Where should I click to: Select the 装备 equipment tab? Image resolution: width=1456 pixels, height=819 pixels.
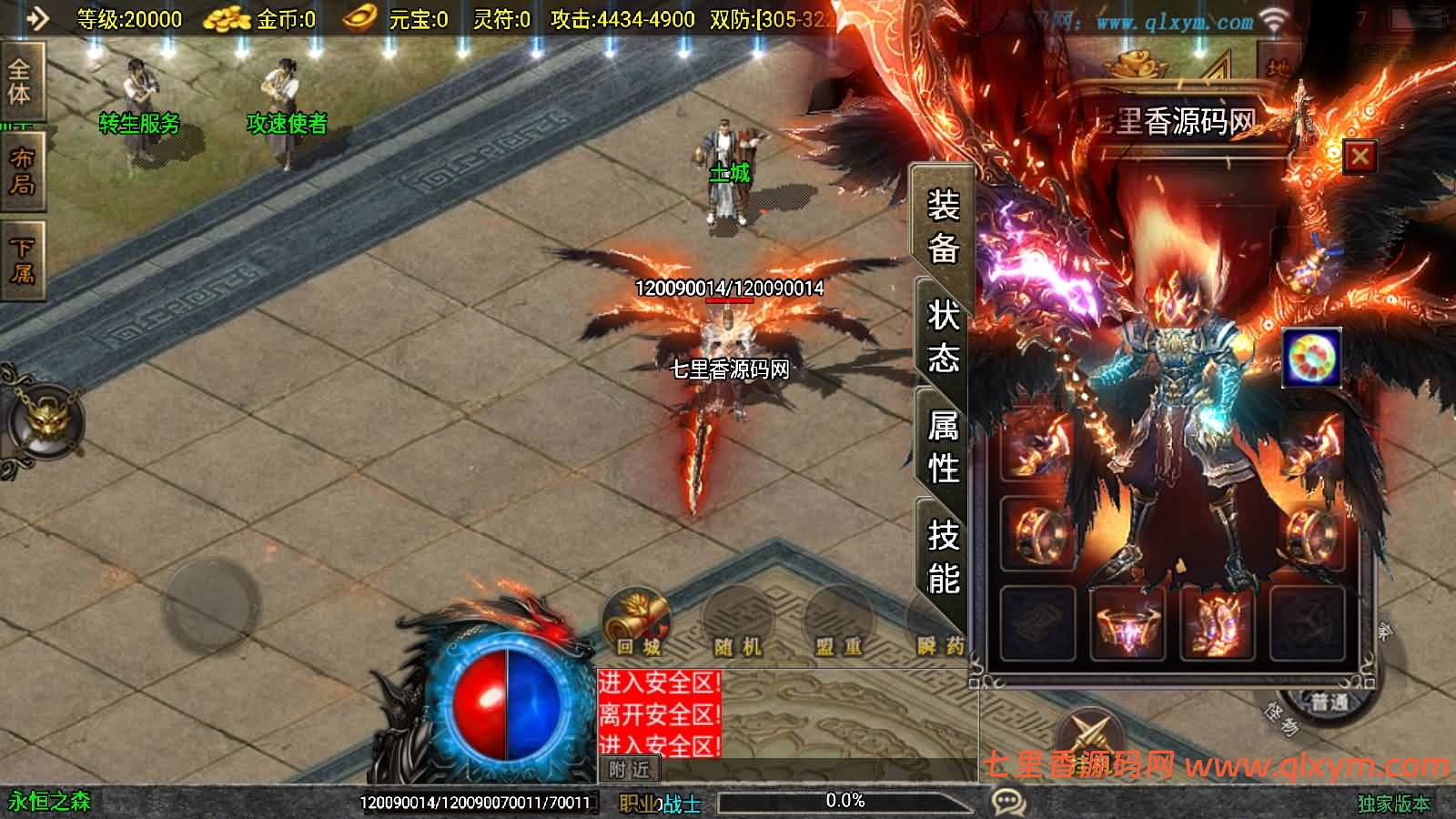point(943,226)
